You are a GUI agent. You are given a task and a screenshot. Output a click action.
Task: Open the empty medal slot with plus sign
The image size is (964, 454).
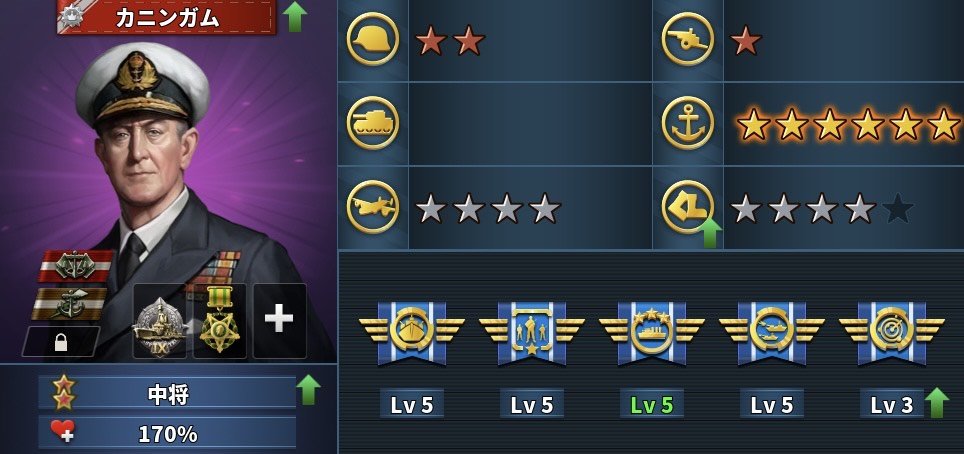pyautogui.click(x=279, y=320)
